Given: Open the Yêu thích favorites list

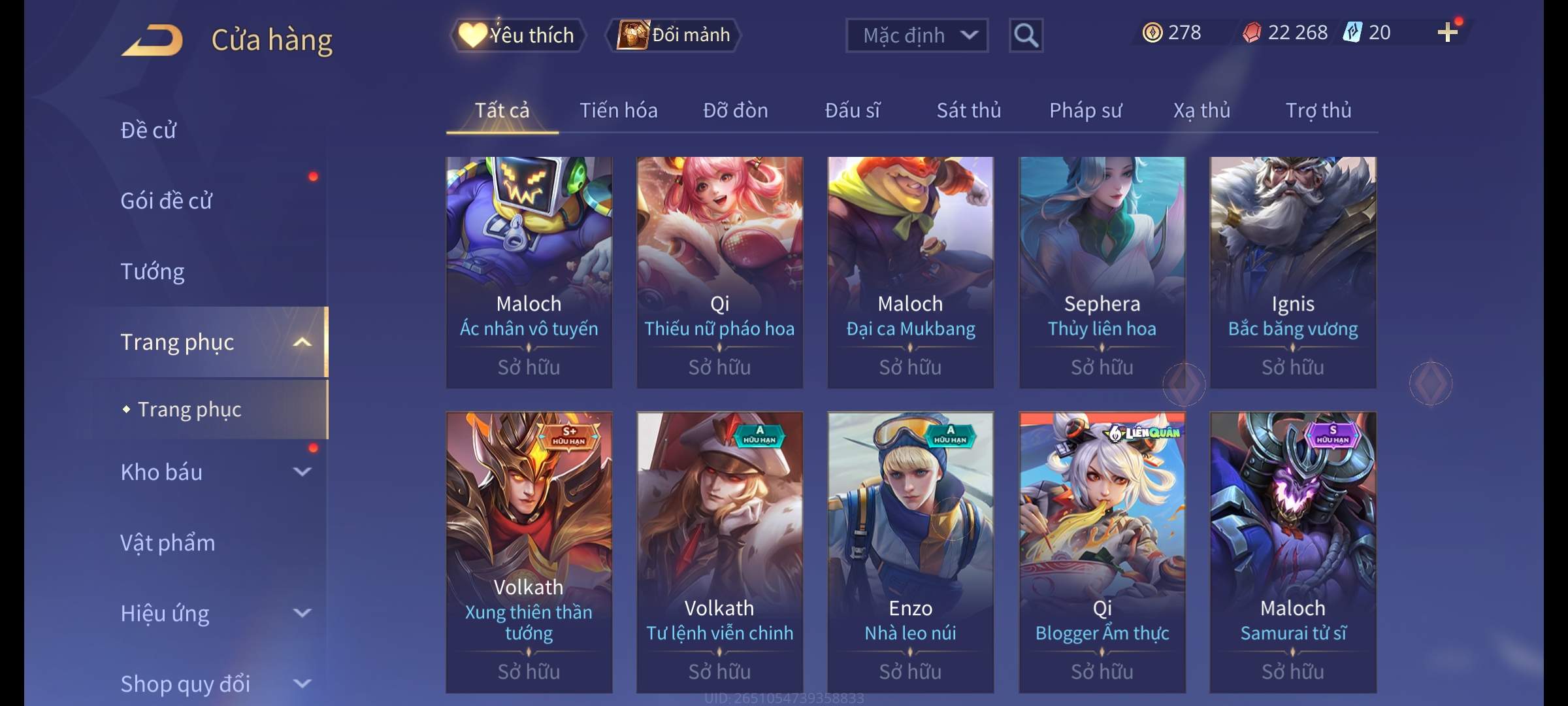Looking at the screenshot, I should pos(517,35).
